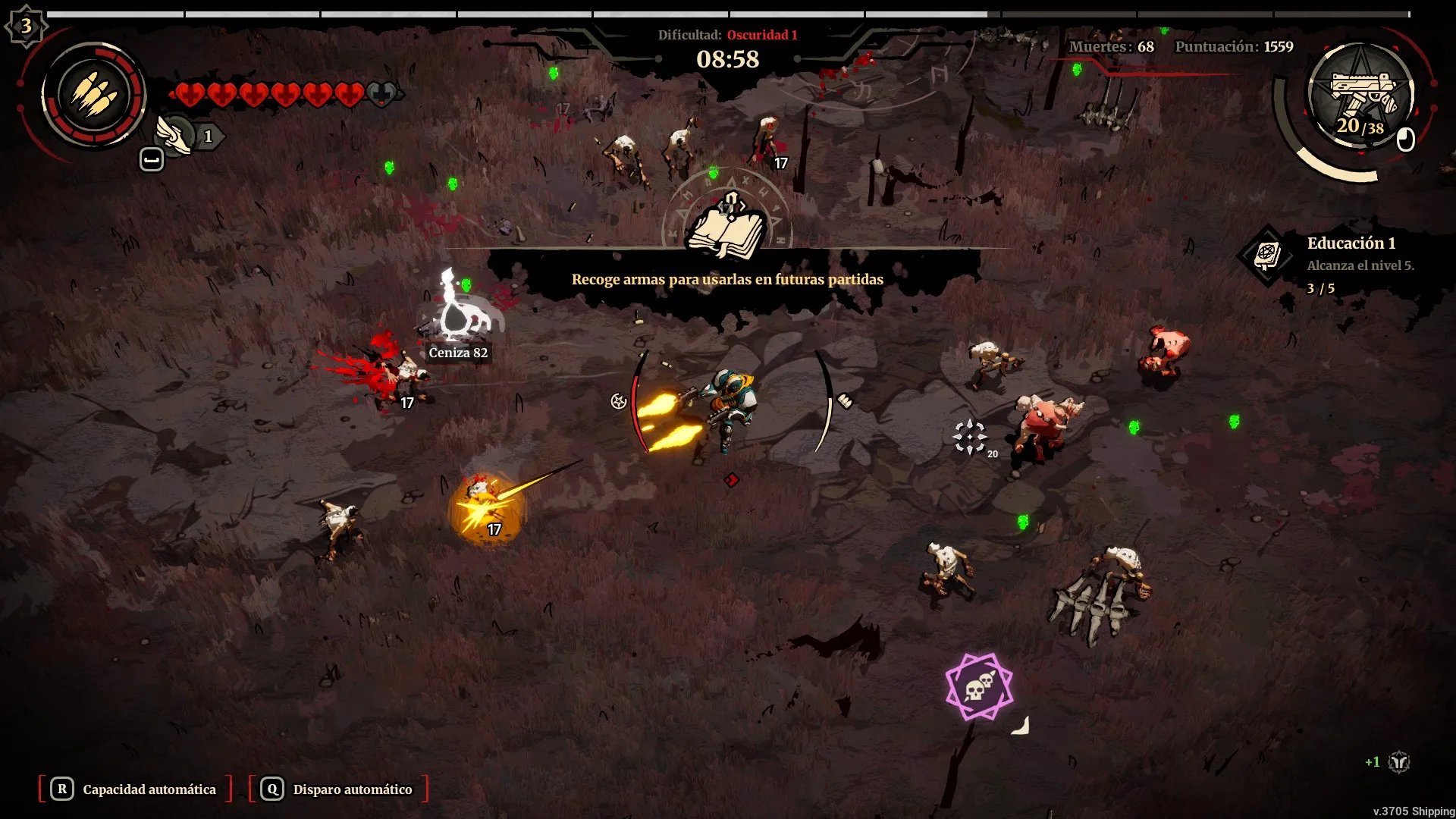Toggle Disparo automático
Image resolution: width=1456 pixels, height=819 pixels.
pos(338,789)
